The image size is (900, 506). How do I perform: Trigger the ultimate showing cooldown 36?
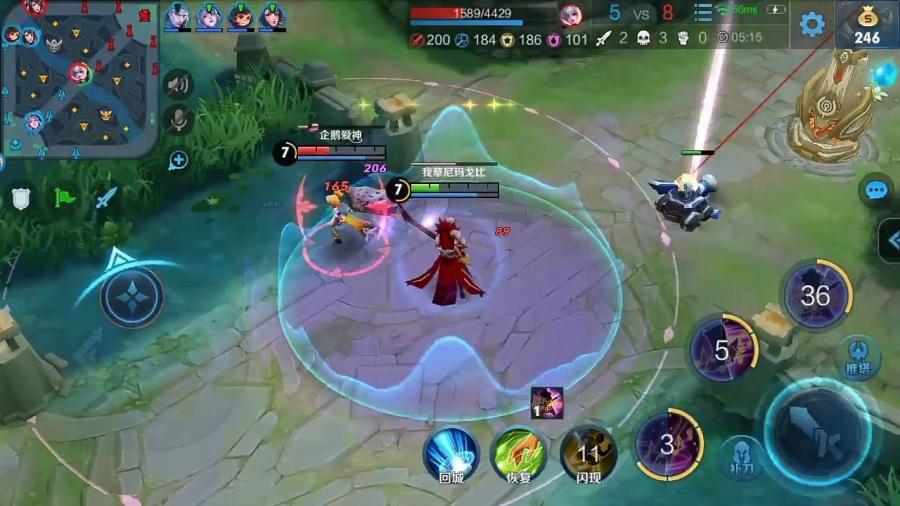tap(816, 295)
